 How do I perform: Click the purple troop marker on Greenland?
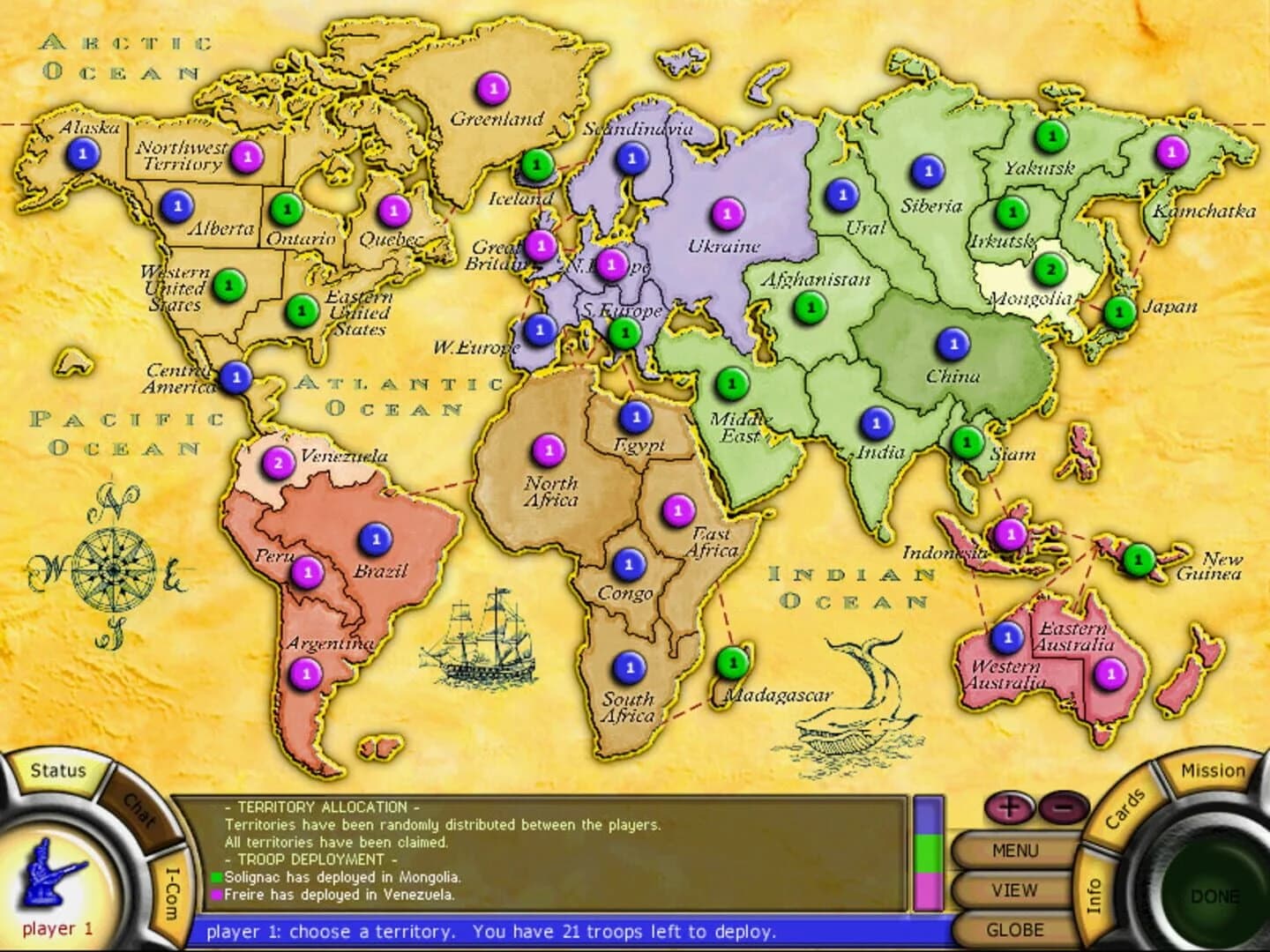(495, 88)
